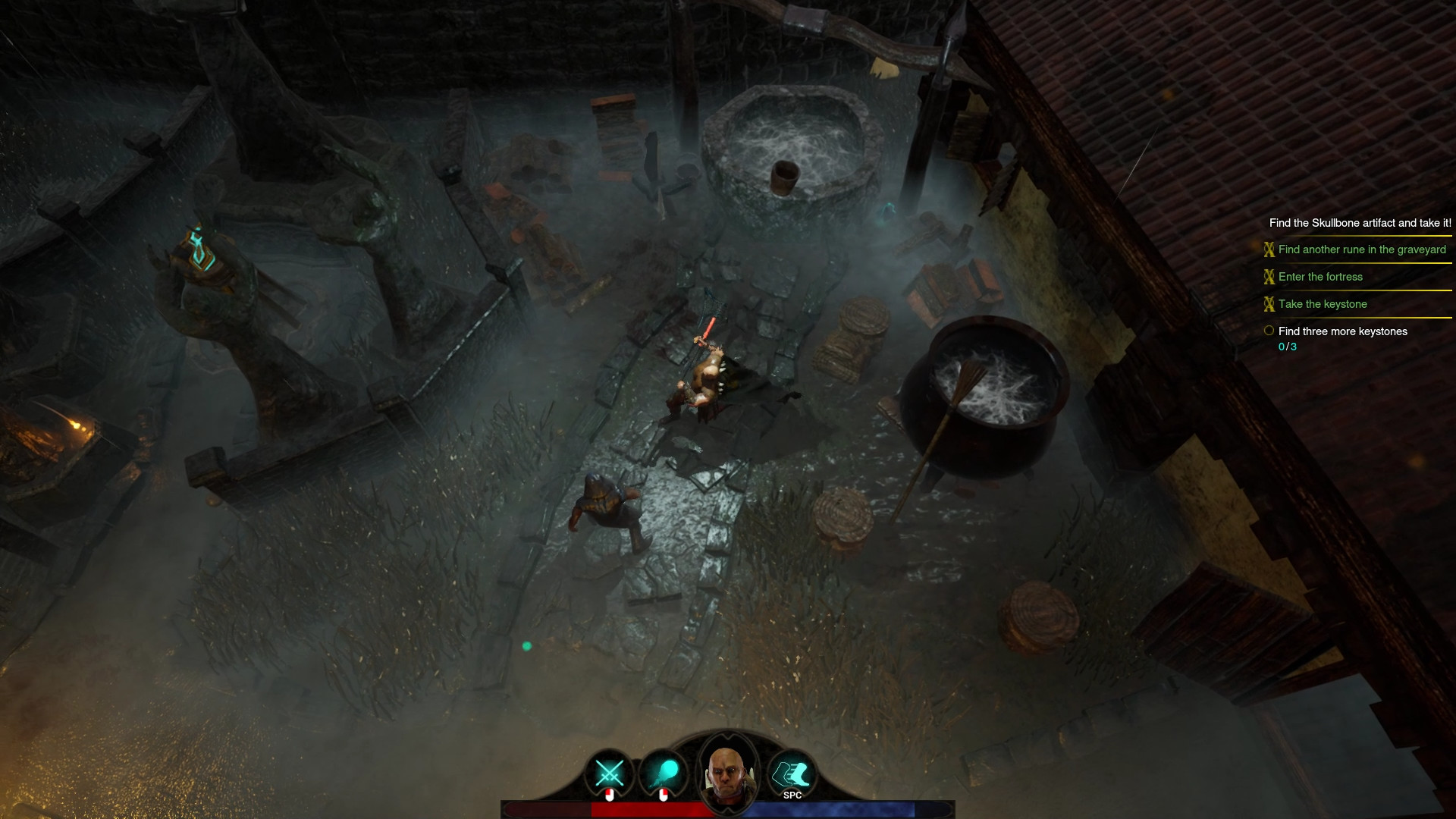Select the Find another rune quest entry
1456x819 pixels.
point(1362,249)
